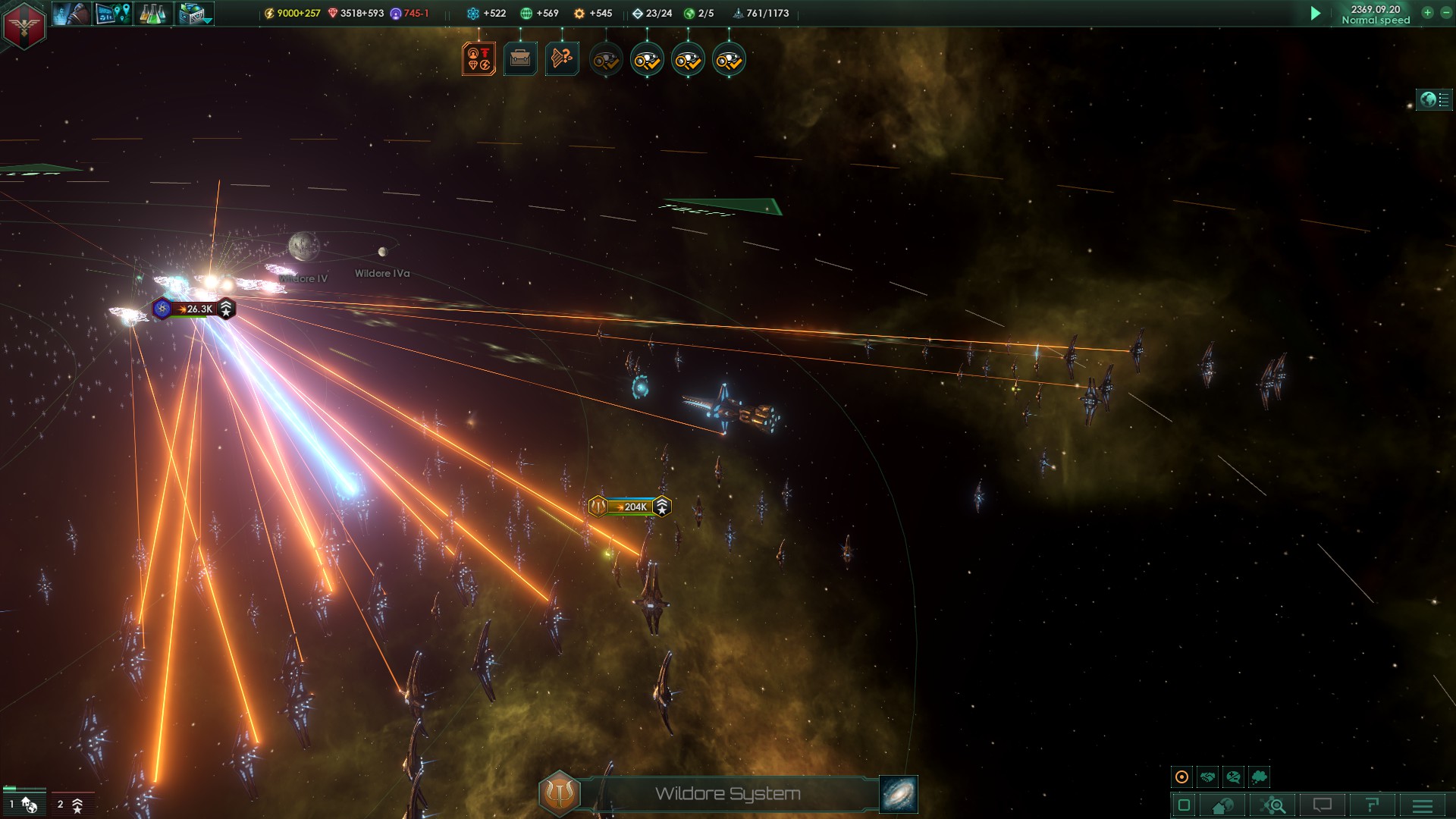The image size is (1456, 819).
Task: Expand the planet outliner on the right edge
Action: 1432,99
